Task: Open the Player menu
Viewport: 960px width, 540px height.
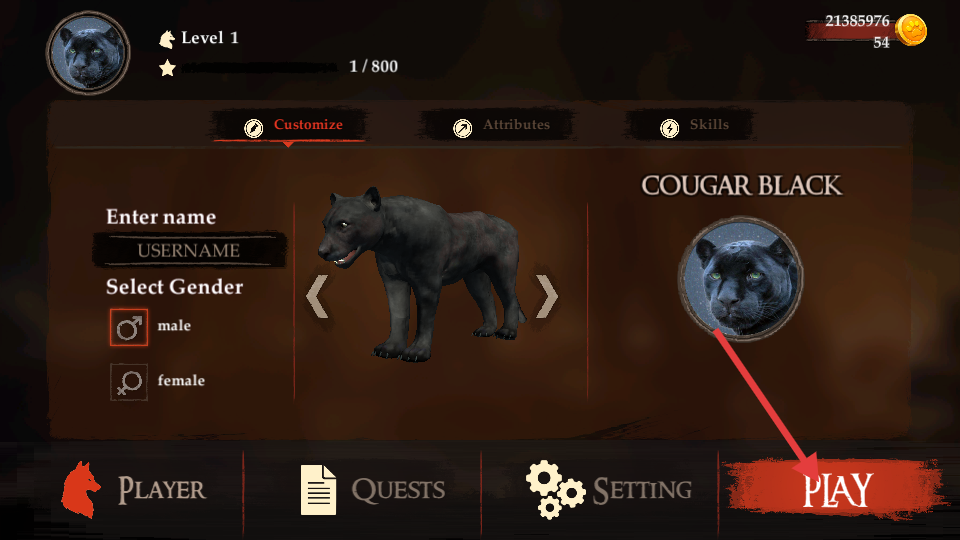Action: tap(134, 490)
